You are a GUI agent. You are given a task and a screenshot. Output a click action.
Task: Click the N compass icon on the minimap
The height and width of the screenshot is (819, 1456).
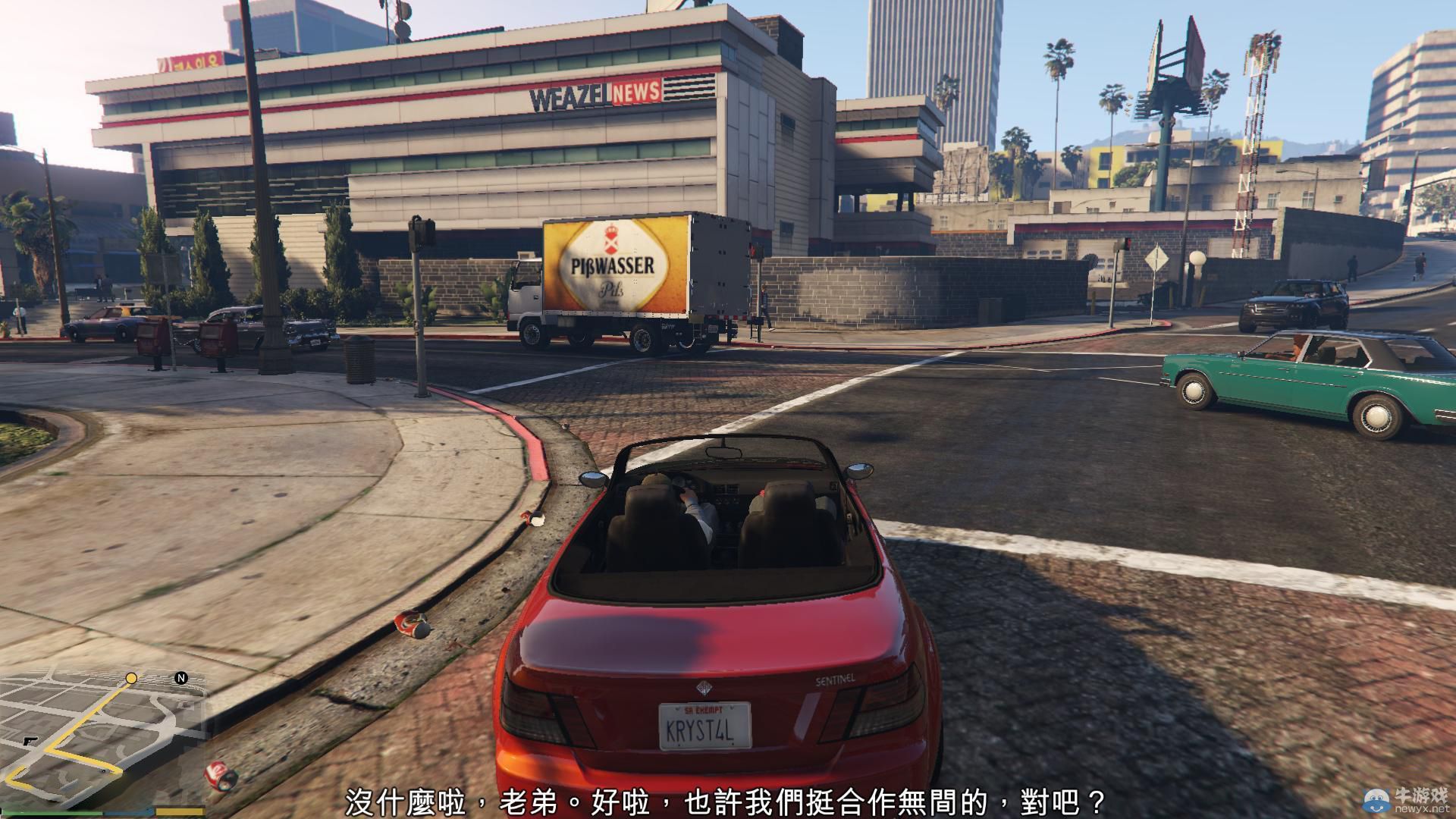tap(181, 677)
